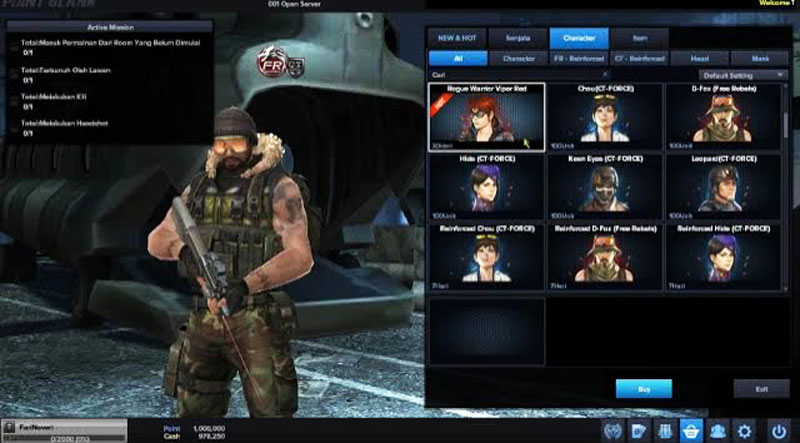
Task: Switch to the Item tab
Action: point(640,39)
